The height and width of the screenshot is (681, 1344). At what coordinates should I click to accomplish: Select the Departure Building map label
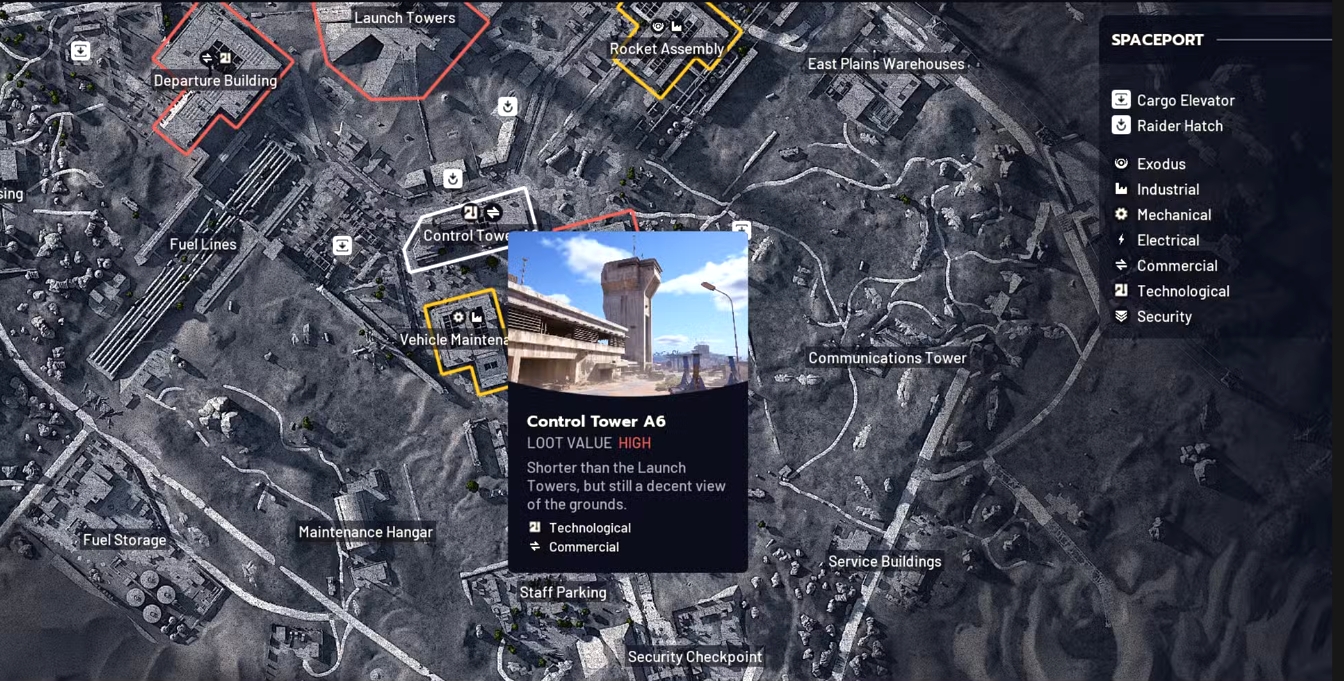[215, 81]
